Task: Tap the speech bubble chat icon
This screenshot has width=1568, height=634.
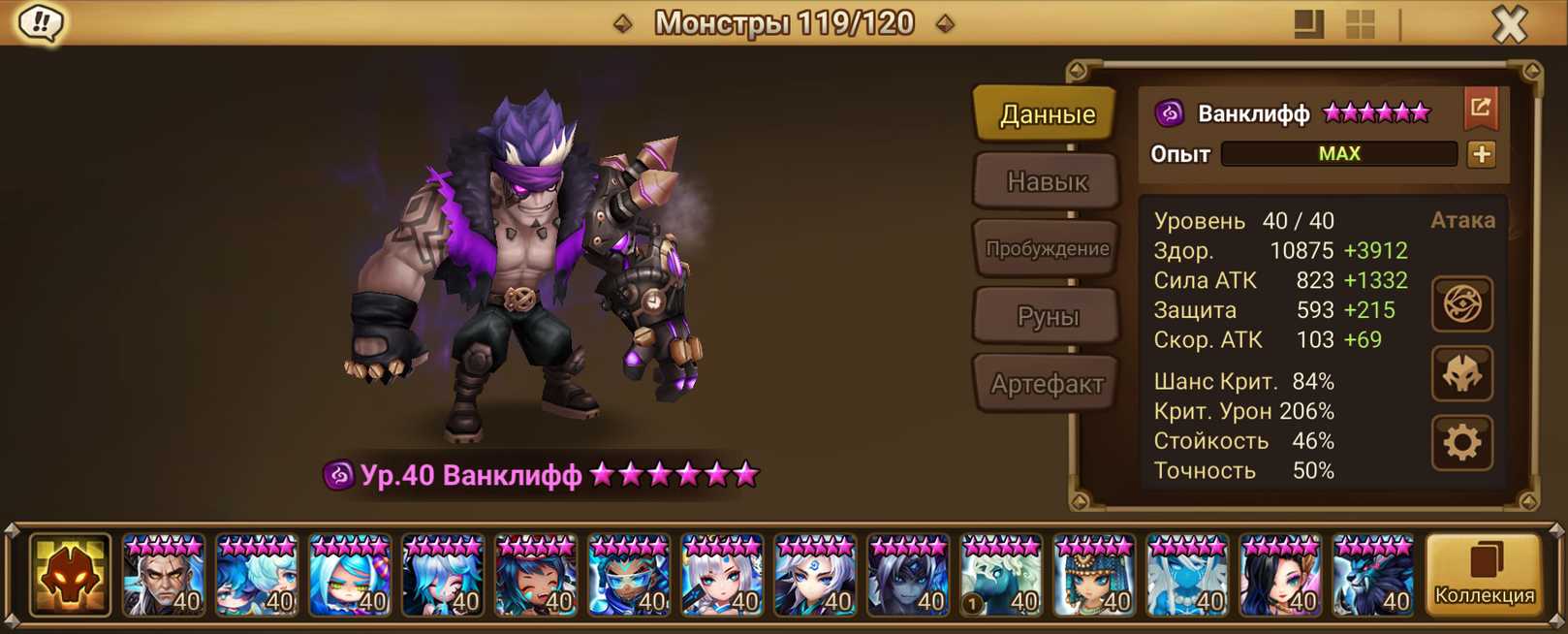Action: pyautogui.click(x=41, y=23)
